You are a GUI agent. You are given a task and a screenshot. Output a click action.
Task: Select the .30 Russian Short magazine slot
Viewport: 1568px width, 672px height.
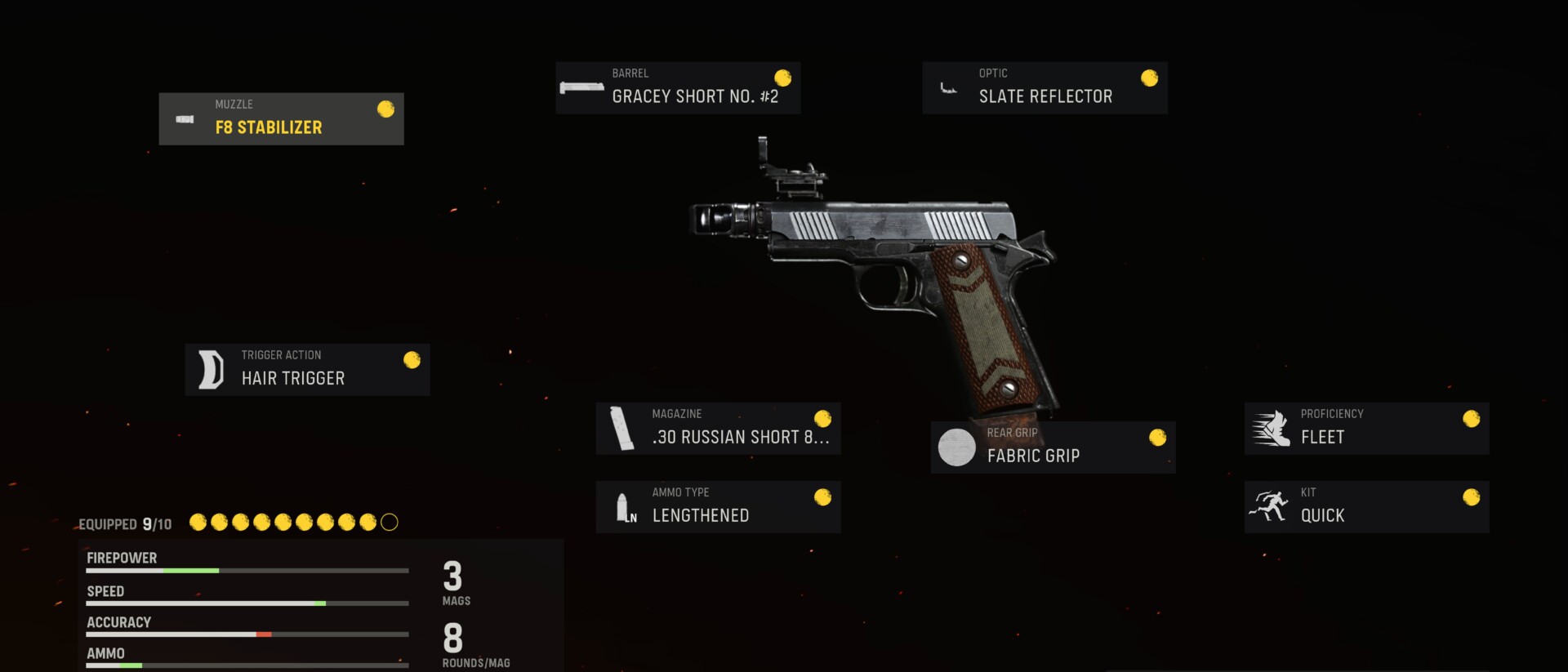(x=718, y=429)
